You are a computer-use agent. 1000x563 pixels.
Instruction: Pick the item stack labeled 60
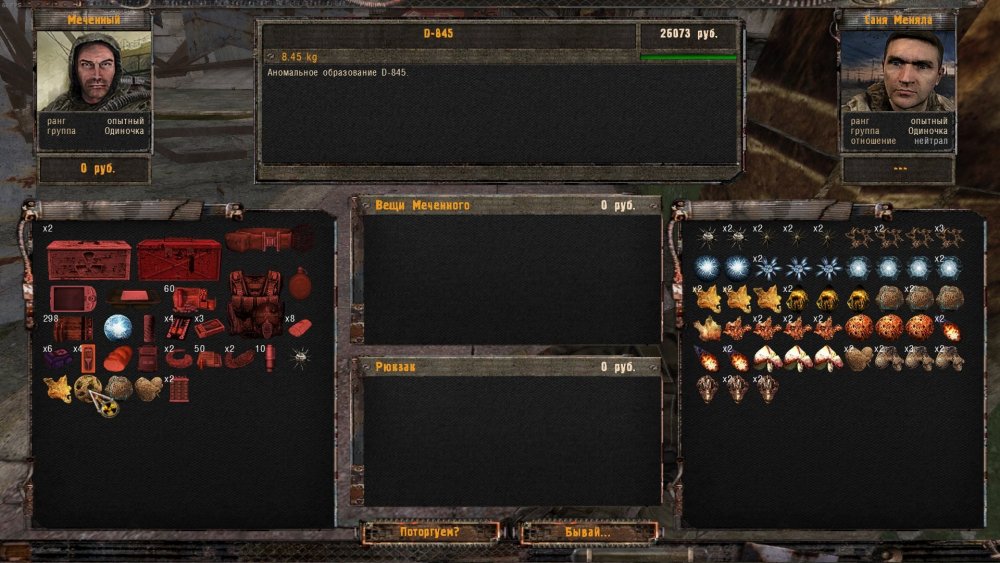193,298
